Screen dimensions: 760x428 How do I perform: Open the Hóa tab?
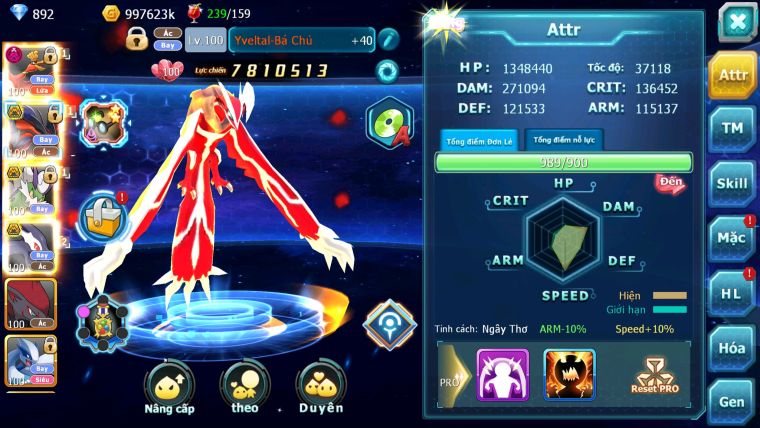click(732, 348)
